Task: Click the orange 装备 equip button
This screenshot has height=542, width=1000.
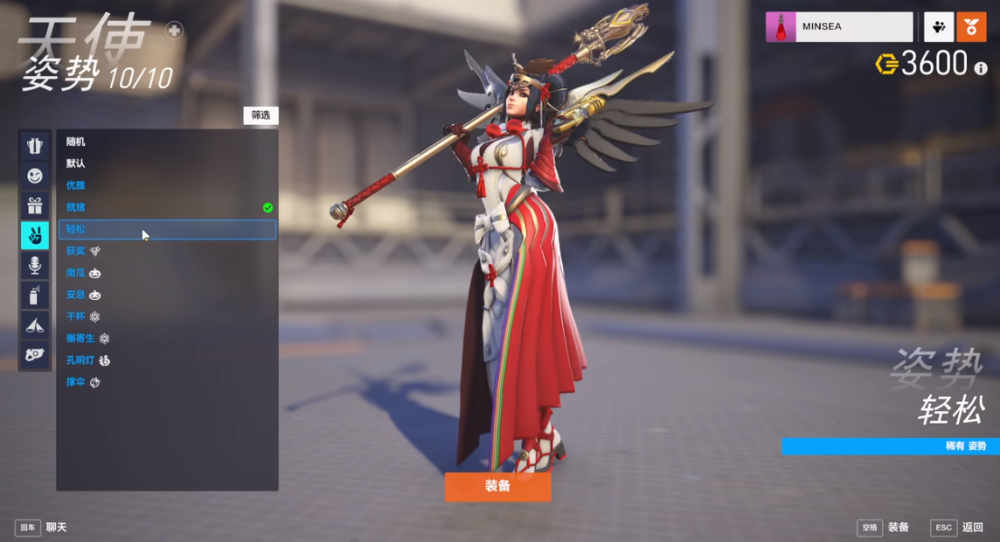Action: [x=497, y=486]
